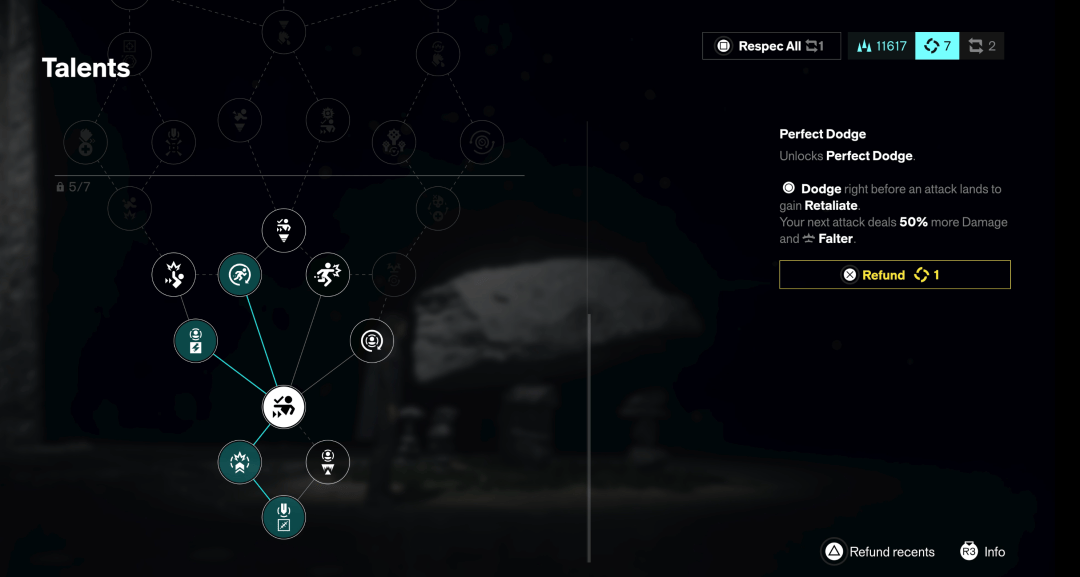
Task: Select the unlit node with character above trapezoid
Action: pos(327,461)
